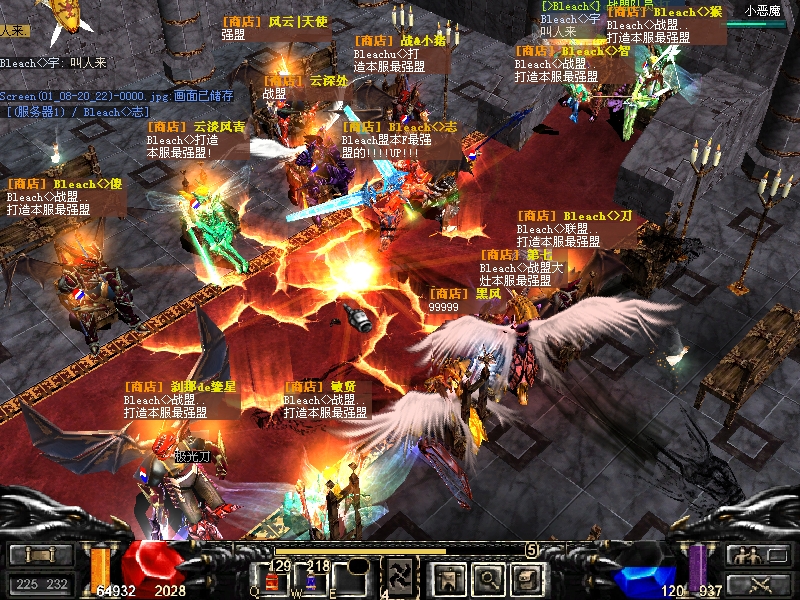Open the scroll button in bottom-left panel

pos(41,555)
